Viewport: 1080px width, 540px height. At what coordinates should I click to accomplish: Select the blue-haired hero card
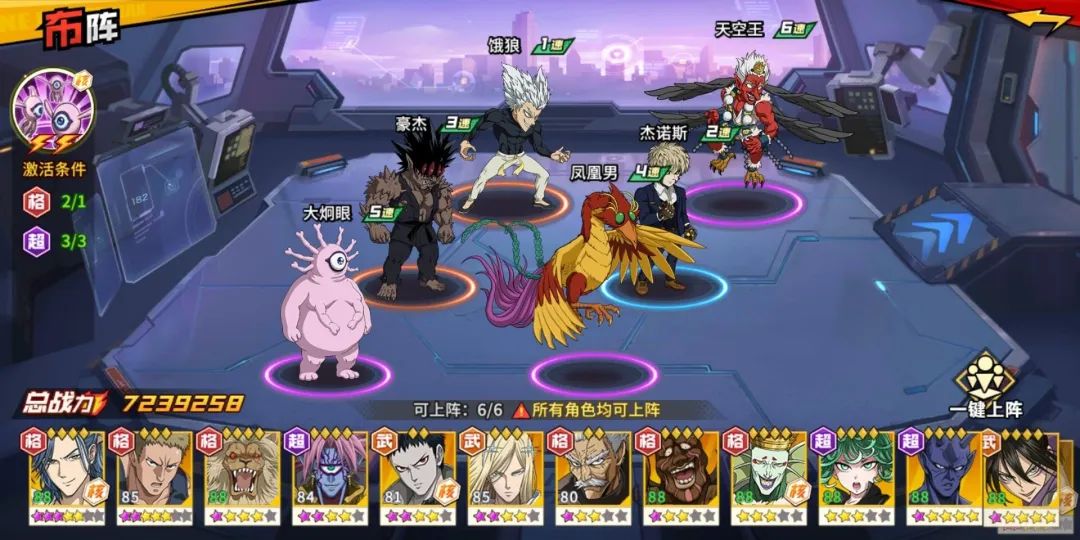(x=66, y=475)
